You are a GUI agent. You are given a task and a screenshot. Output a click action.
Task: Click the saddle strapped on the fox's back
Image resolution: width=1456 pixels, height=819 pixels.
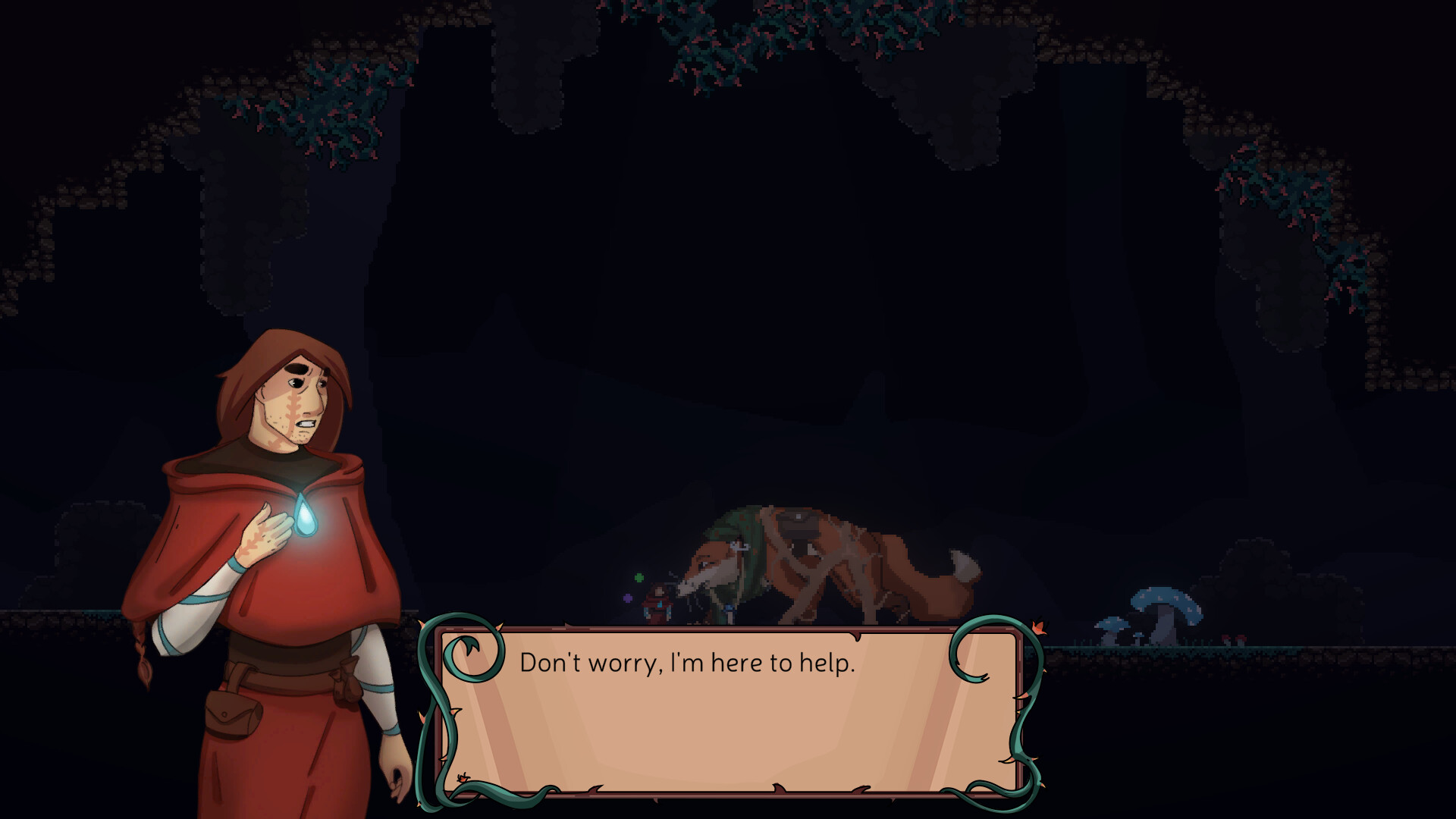796,522
